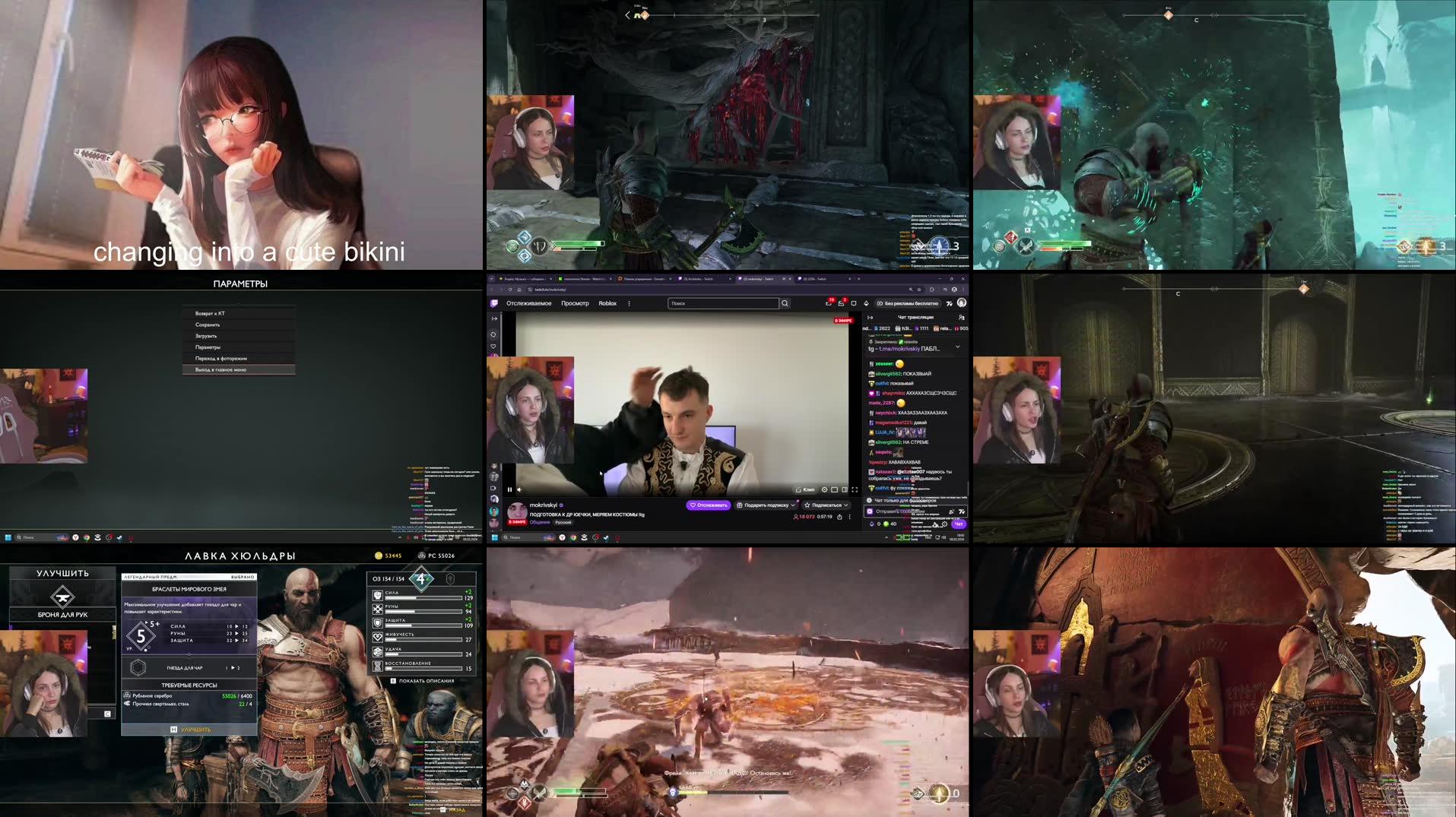The image size is (1456, 817).
Task: Expand the pinned chat message chevron
Action: click(x=958, y=347)
